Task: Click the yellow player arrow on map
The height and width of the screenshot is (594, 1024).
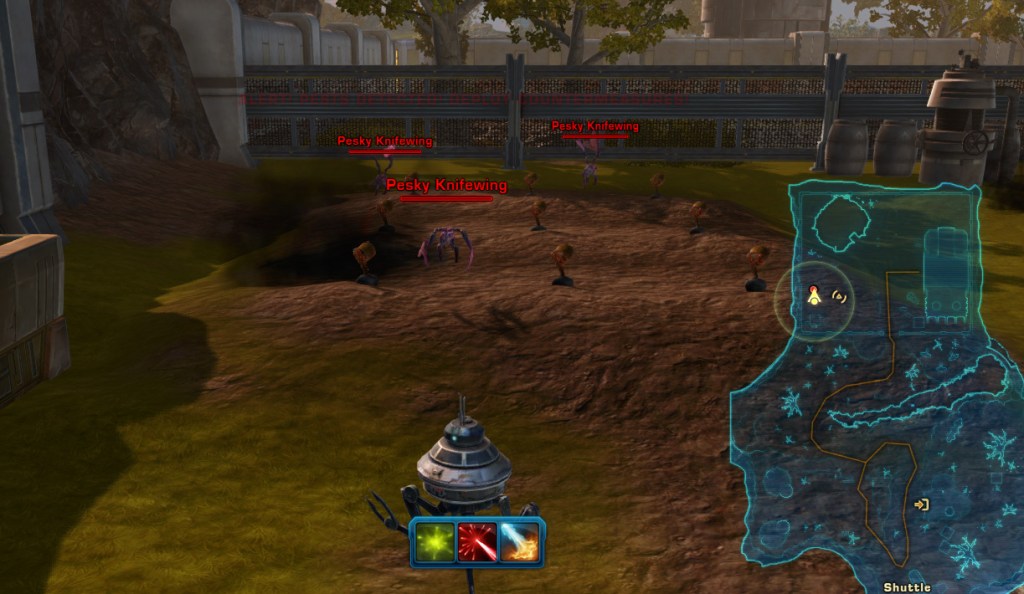Action: pos(815,294)
